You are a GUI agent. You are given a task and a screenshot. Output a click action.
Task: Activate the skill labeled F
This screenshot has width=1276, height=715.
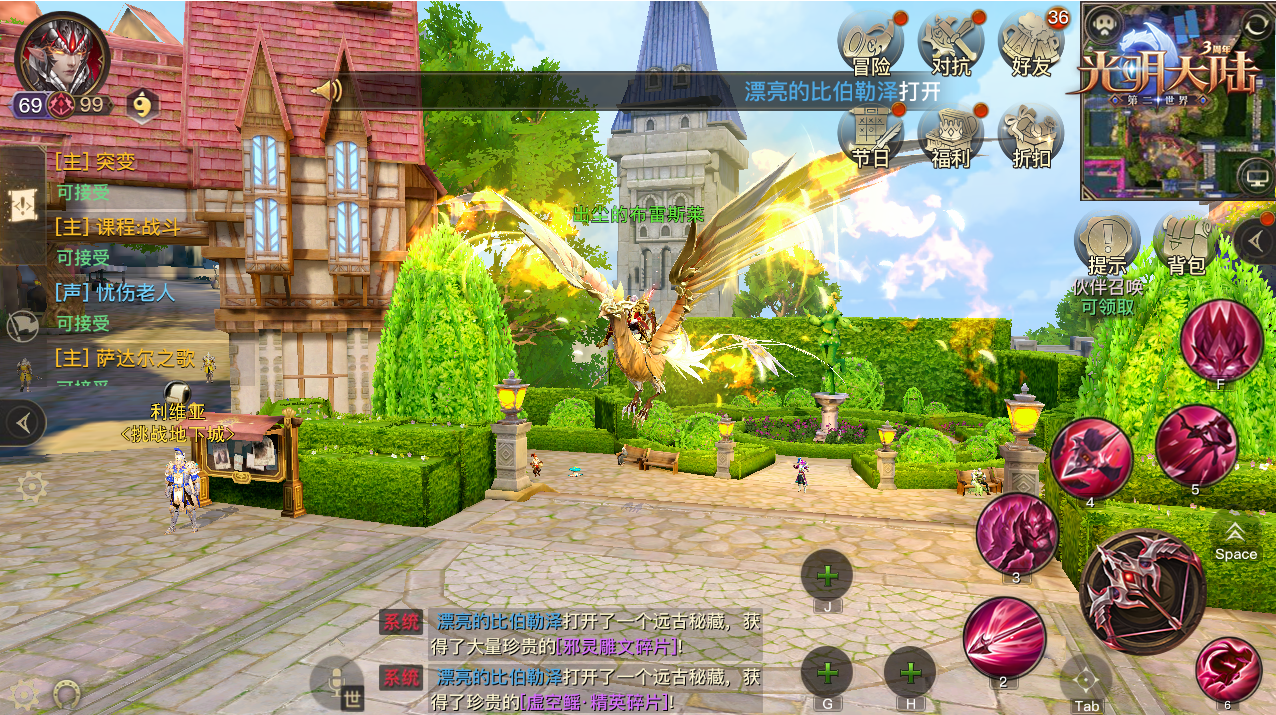click(x=1221, y=340)
